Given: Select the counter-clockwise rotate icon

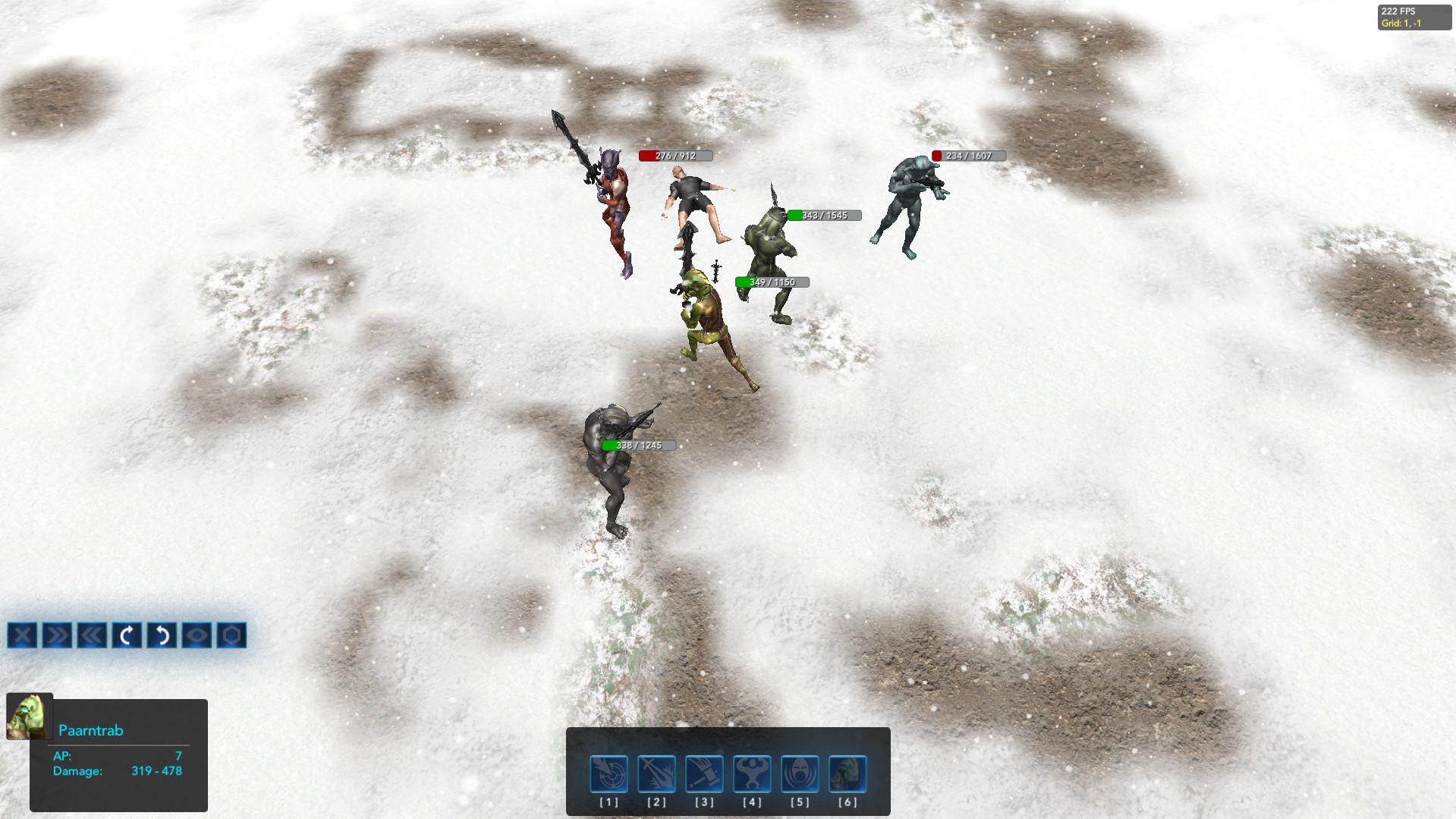Looking at the screenshot, I should 162,636.
